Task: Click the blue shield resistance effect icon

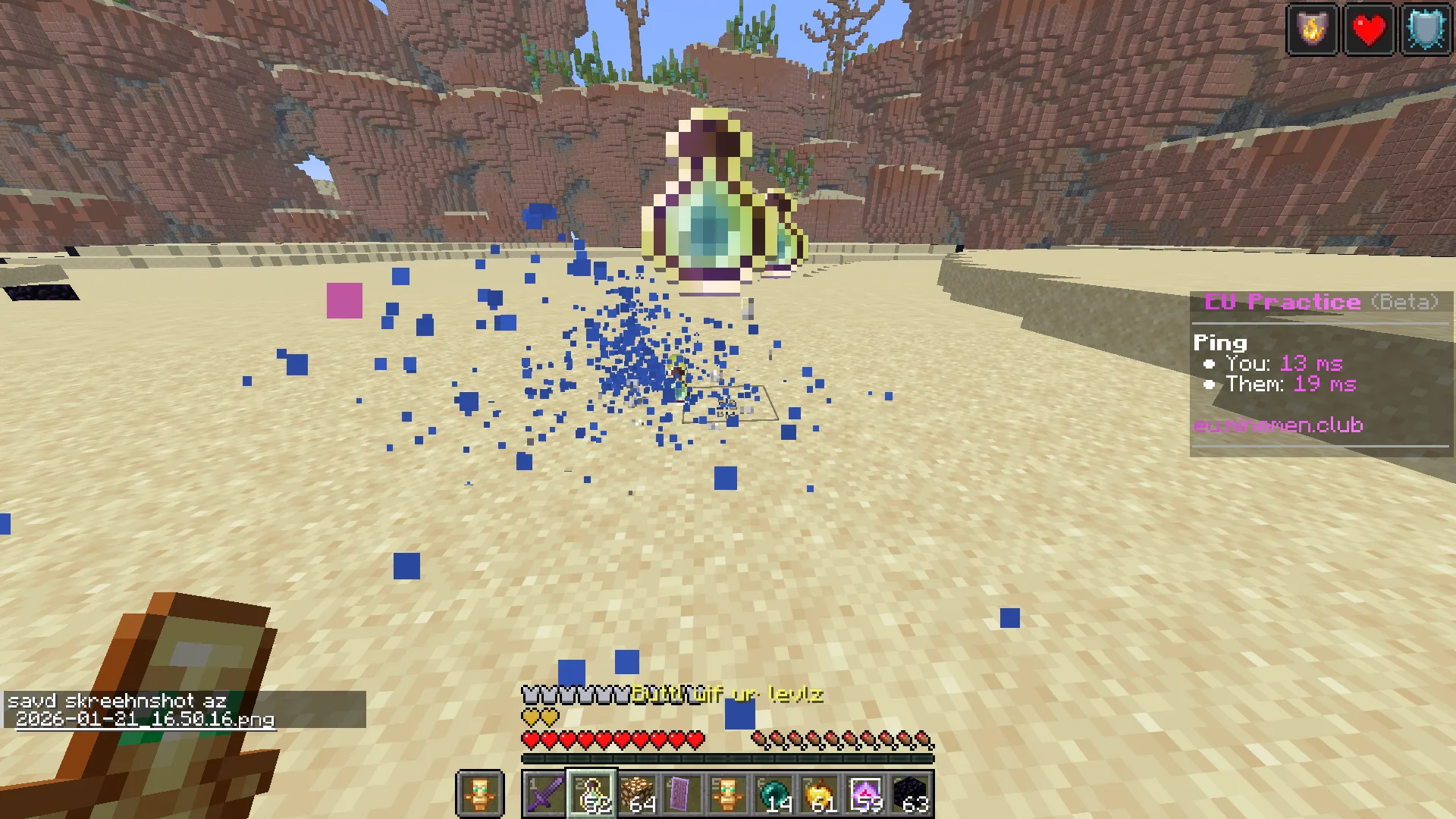Action: [1426, 30]
